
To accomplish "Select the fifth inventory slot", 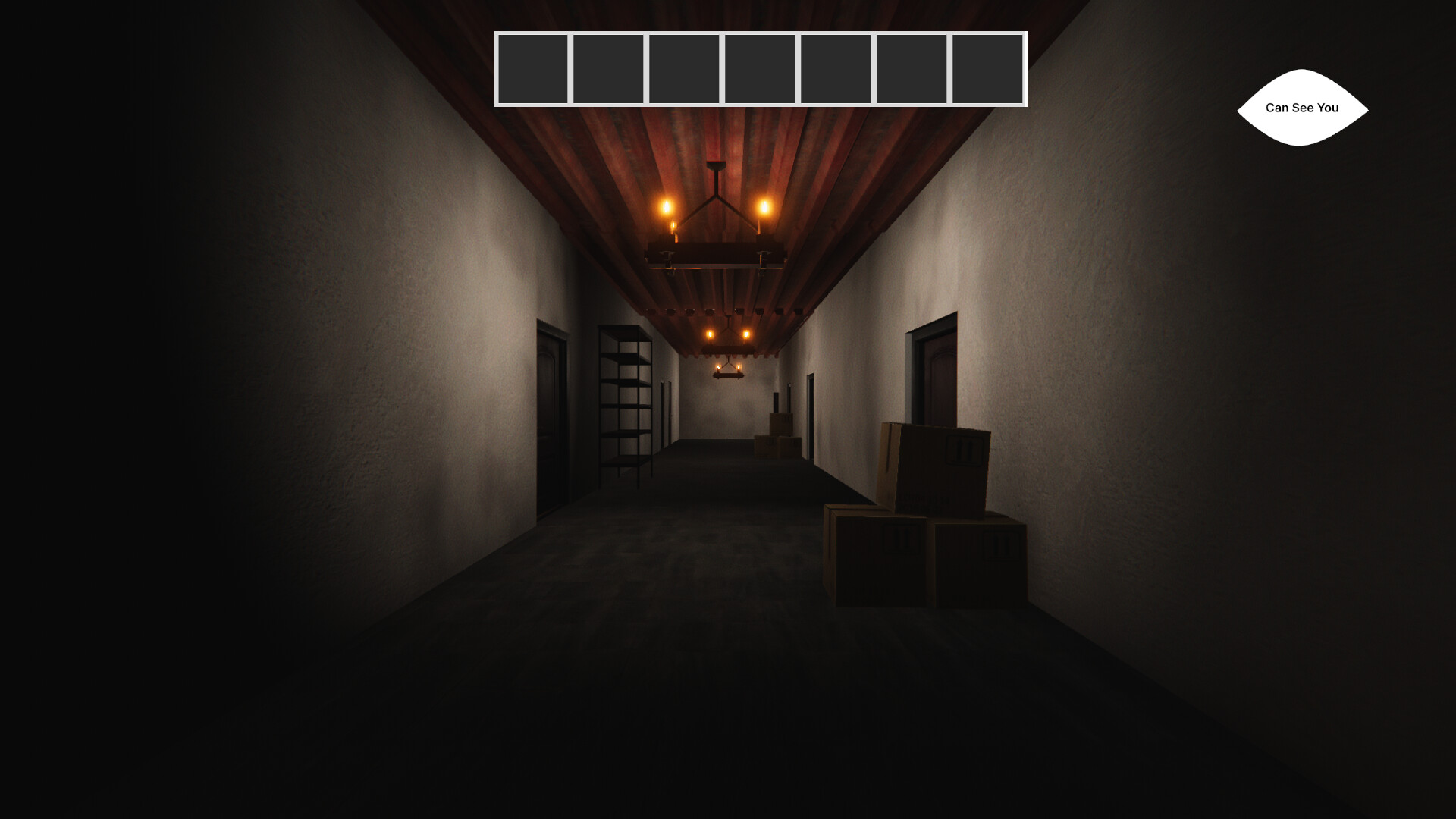I will [836, 67].
